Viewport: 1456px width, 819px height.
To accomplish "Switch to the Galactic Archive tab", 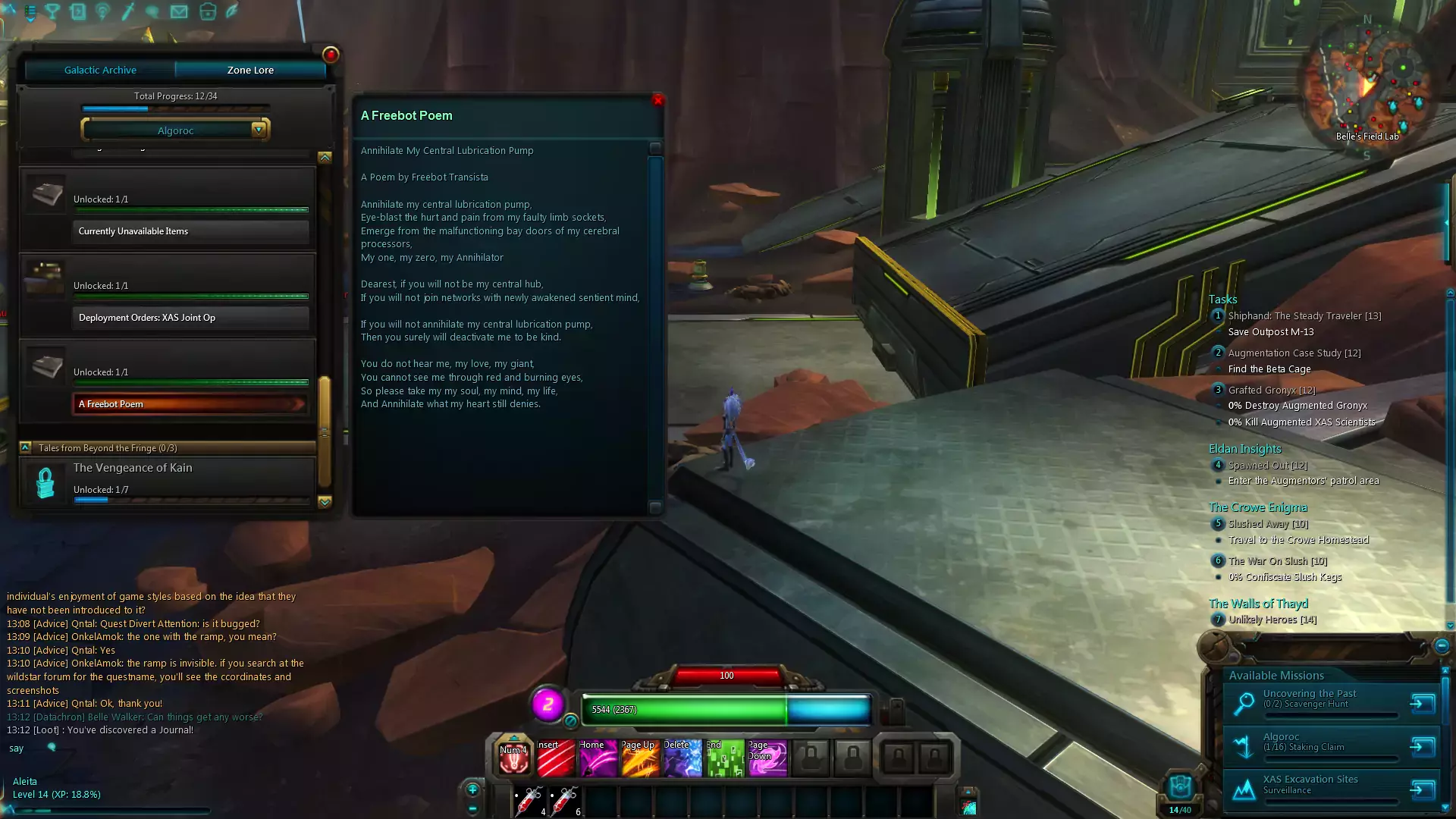I will tap(100, 70).
